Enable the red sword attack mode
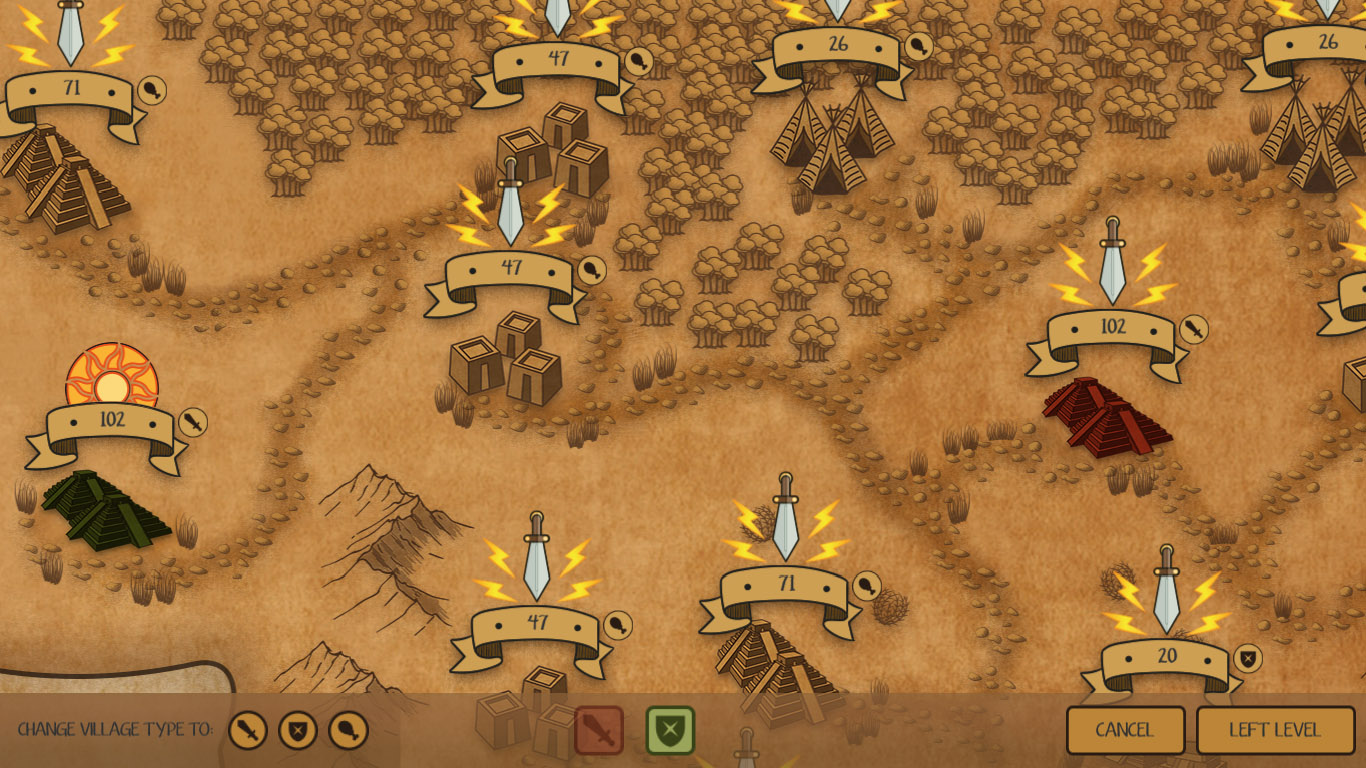Screen dimensions: 1366x768 (x=599, y=730)
